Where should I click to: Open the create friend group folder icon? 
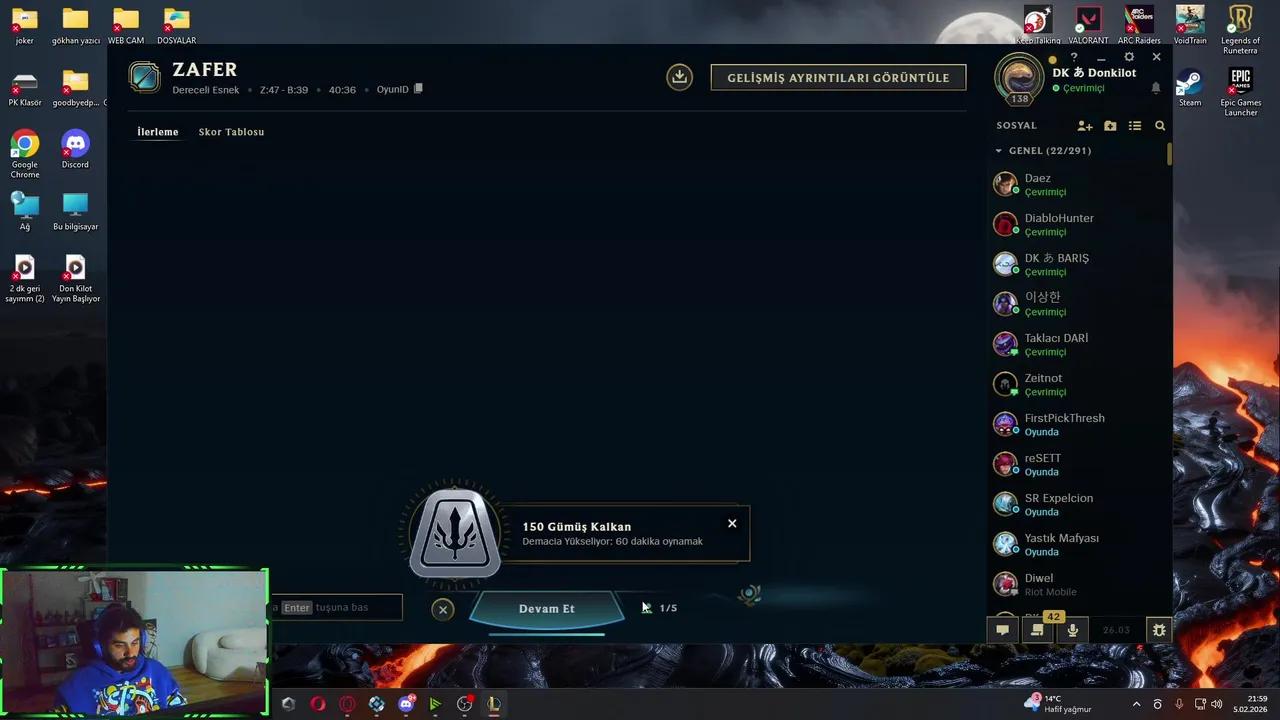point(1110,125)
